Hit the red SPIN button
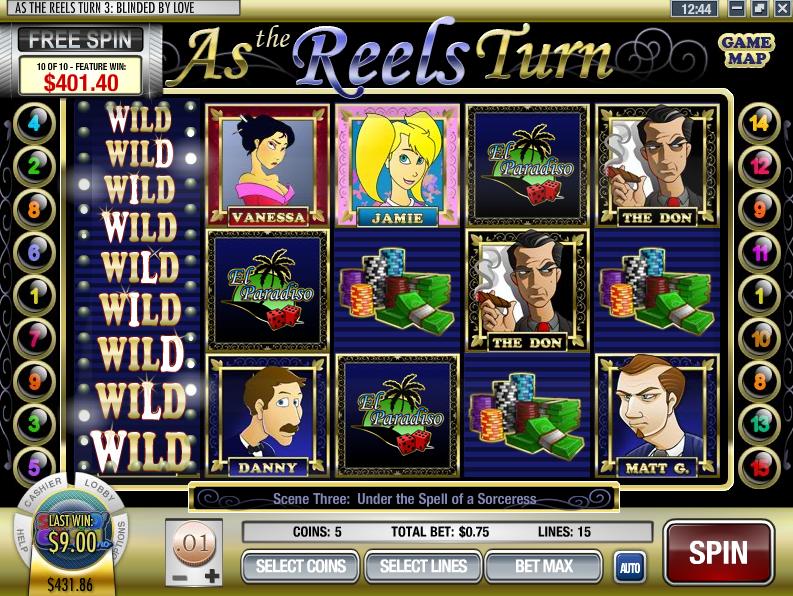This screenshot has height=596, width=793. click(718, 552)
